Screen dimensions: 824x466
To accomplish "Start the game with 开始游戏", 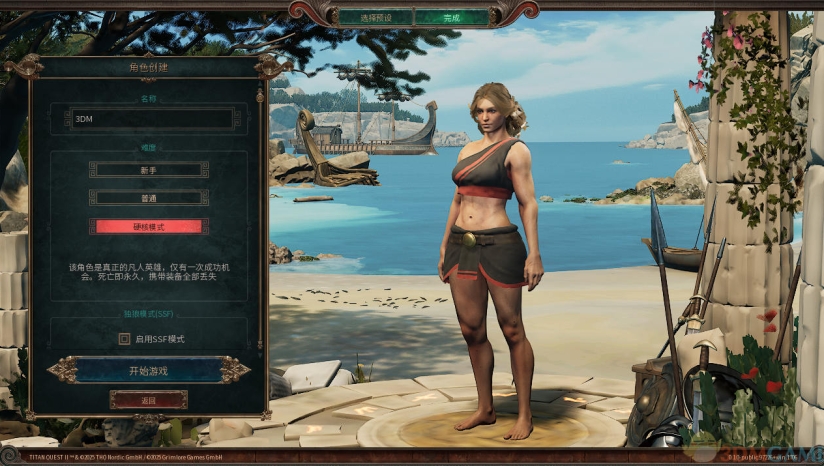I will pyautogui.click(x=148, y=370).
